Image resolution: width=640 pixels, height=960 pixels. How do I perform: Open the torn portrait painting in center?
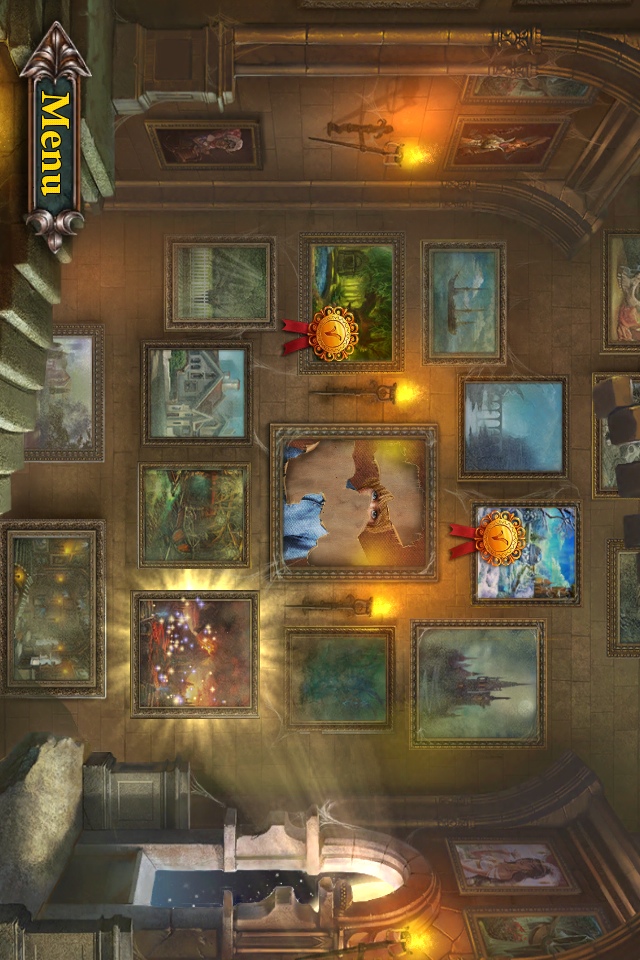(x=353, y=502)
